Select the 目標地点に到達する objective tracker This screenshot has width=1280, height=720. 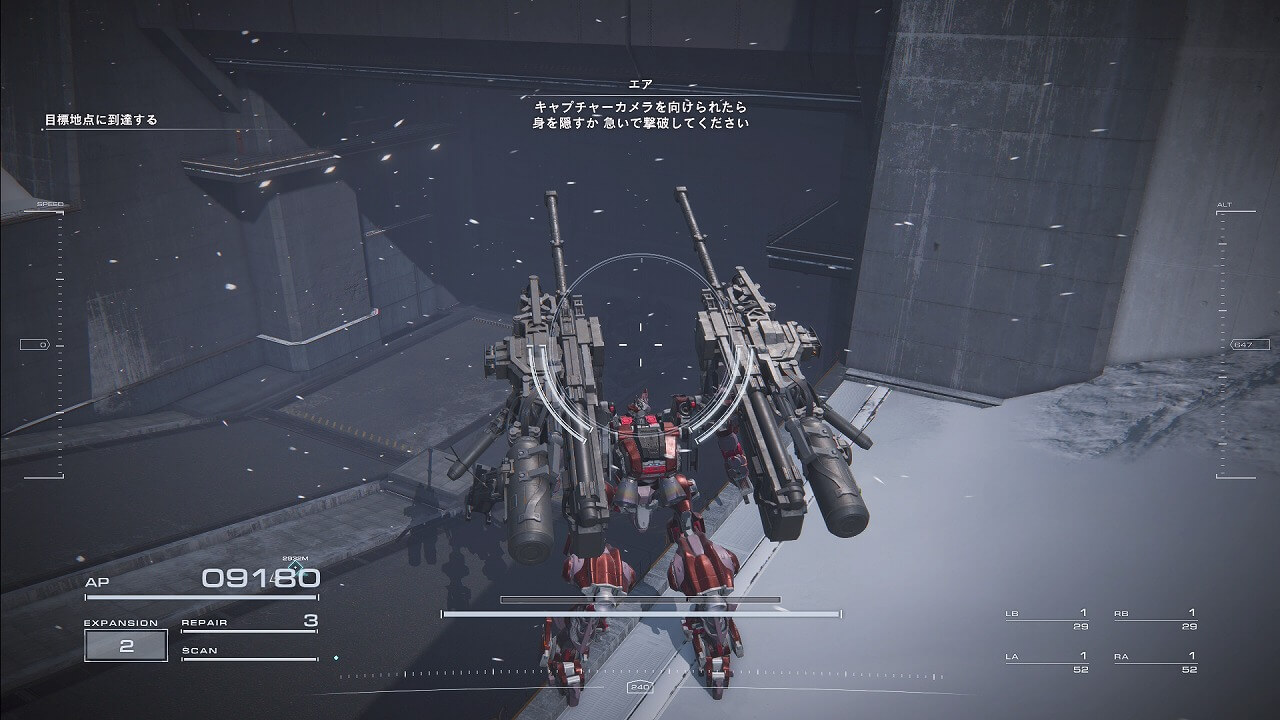(x=101, y=120)
